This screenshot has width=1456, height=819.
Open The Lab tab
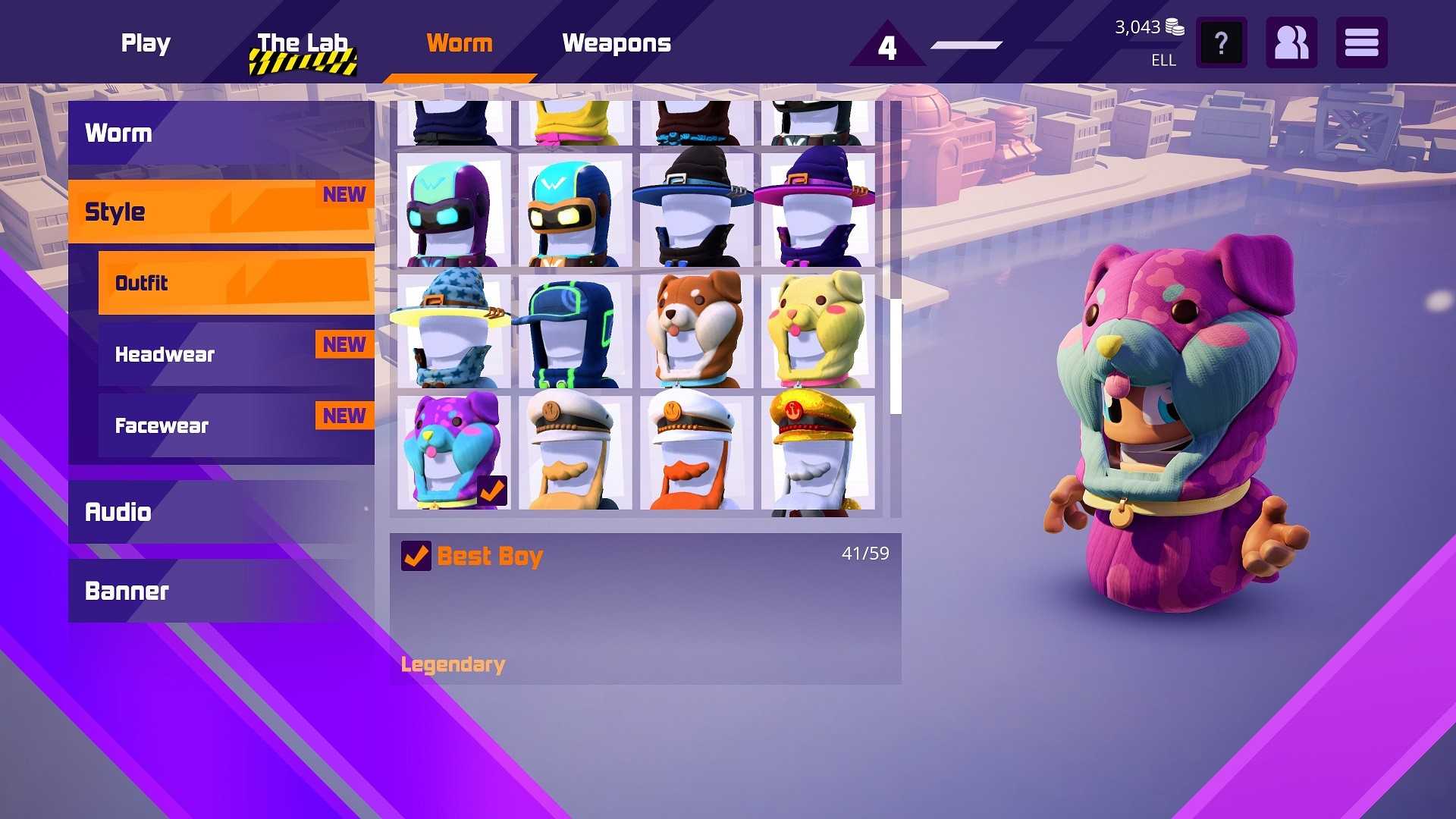pyautogui.click(x=302, y=43)
